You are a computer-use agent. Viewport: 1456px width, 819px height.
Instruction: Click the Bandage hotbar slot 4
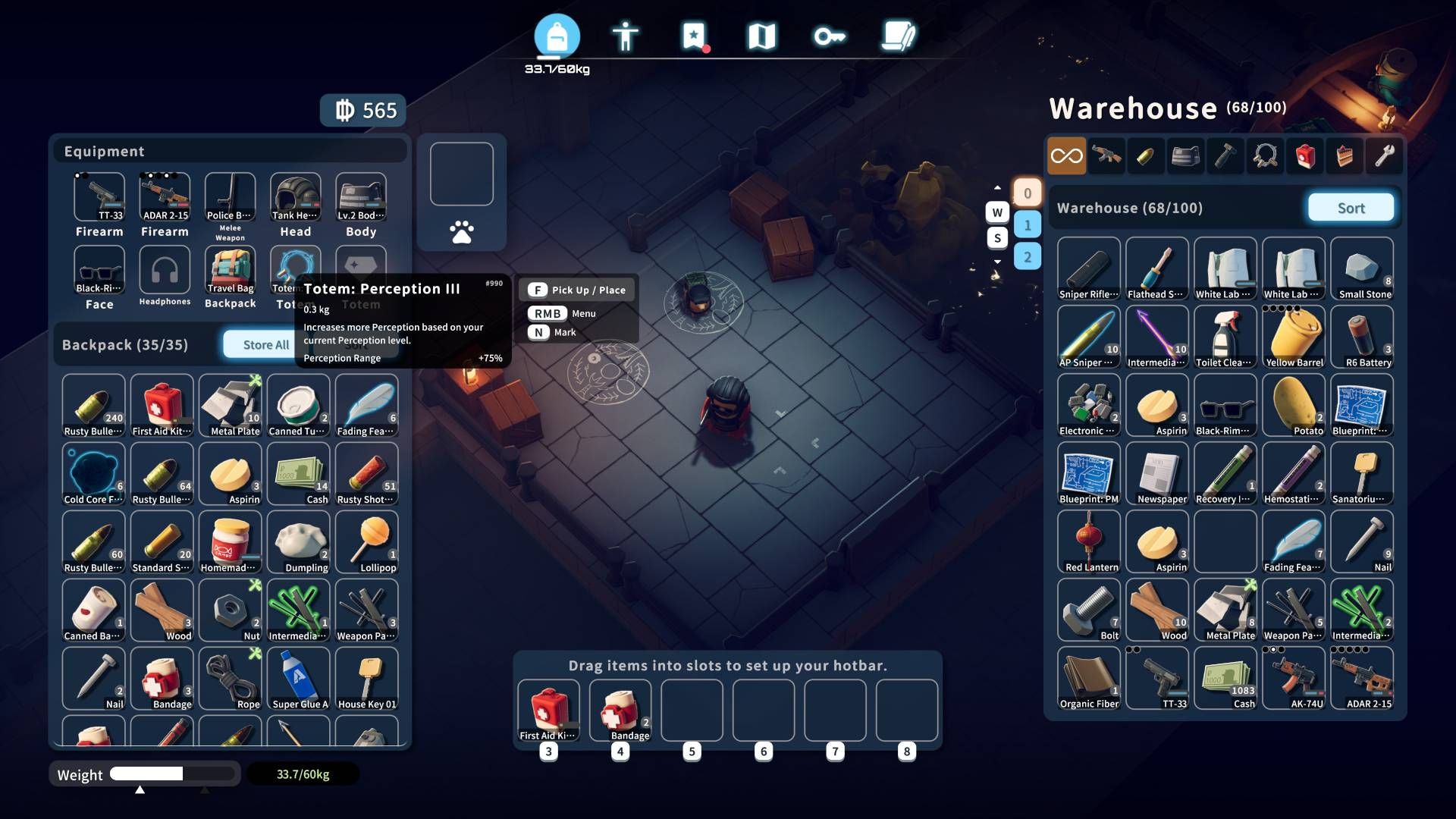(621, 711)
